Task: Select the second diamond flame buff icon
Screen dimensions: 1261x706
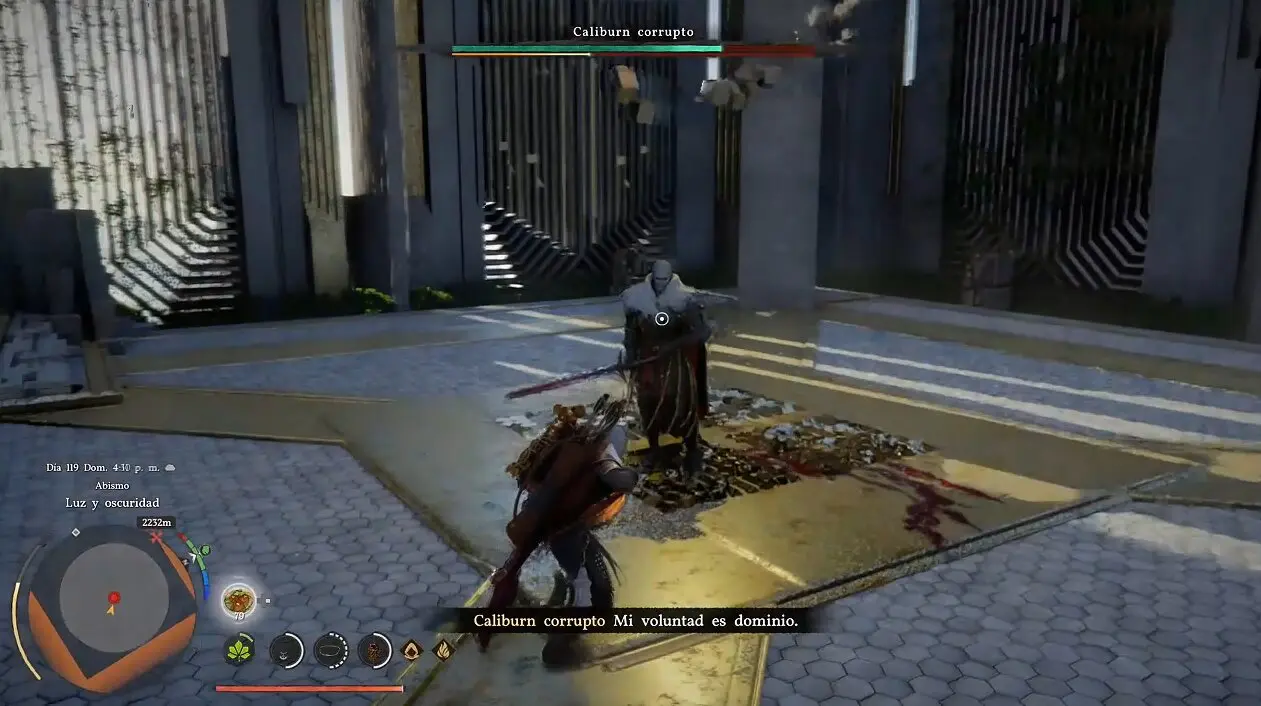Action: [x=443, y=650]
